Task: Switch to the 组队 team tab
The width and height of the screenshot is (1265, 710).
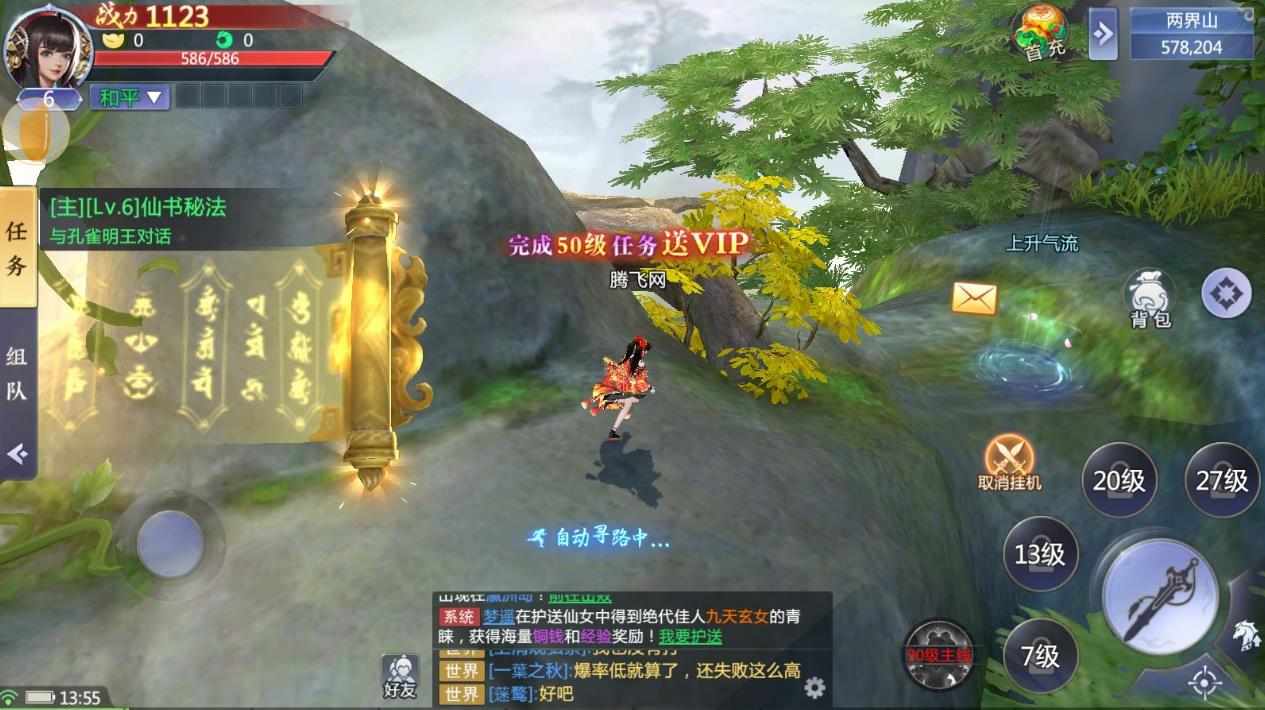Action: point(18,373)
